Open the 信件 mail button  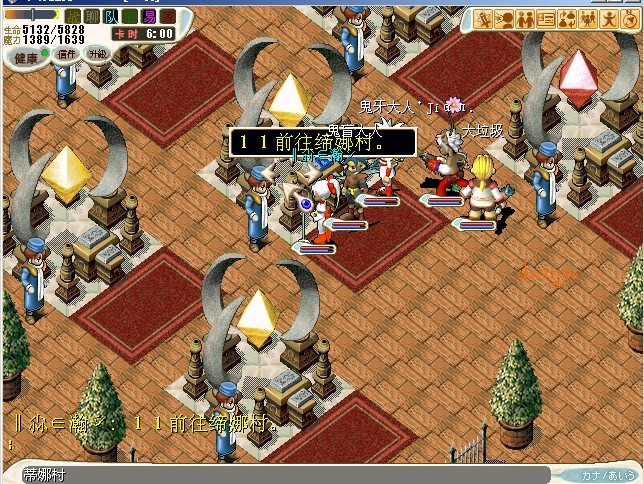(67, 54)
